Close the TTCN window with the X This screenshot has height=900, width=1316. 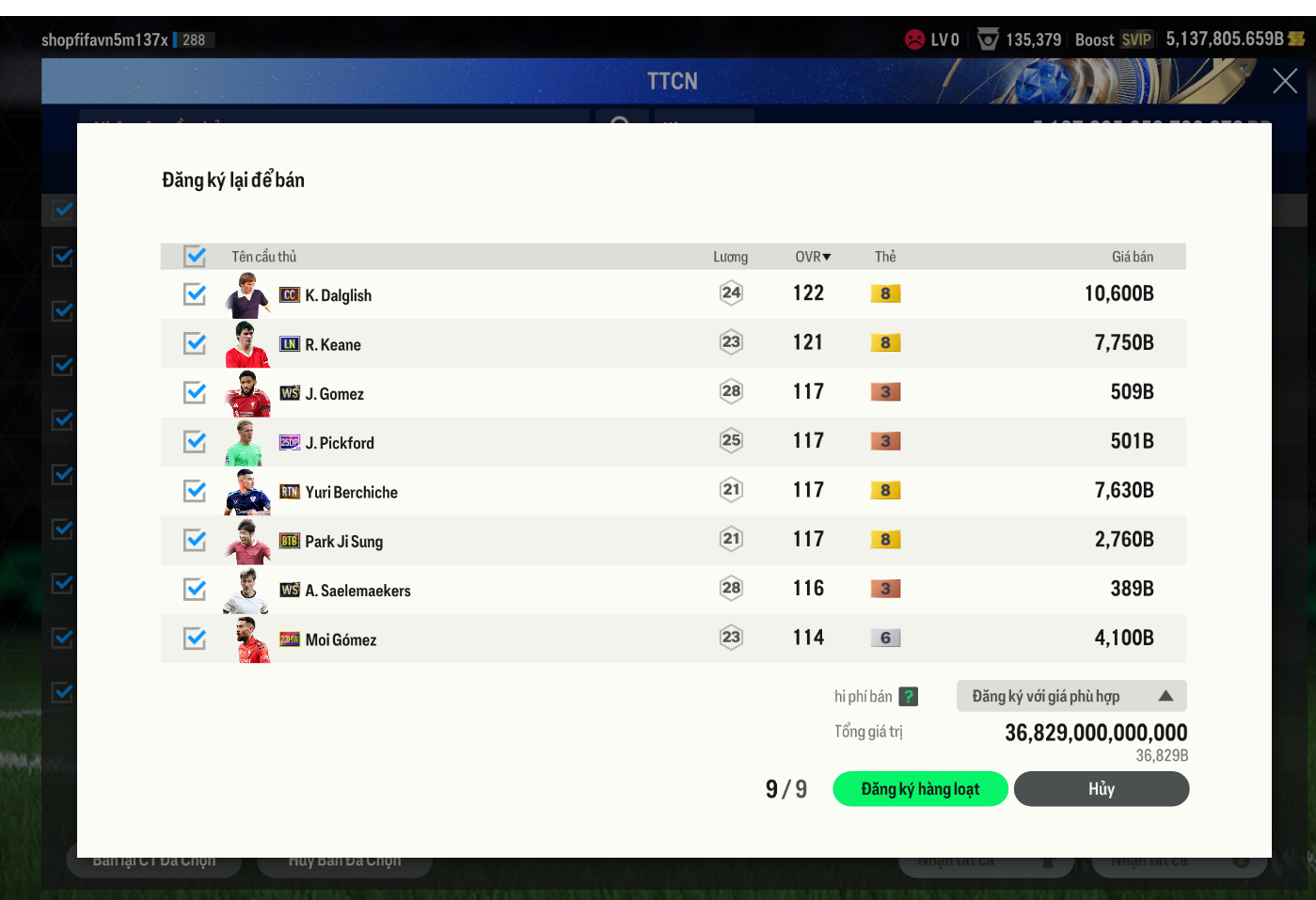pyautogui.click(x=1284, y=81)
